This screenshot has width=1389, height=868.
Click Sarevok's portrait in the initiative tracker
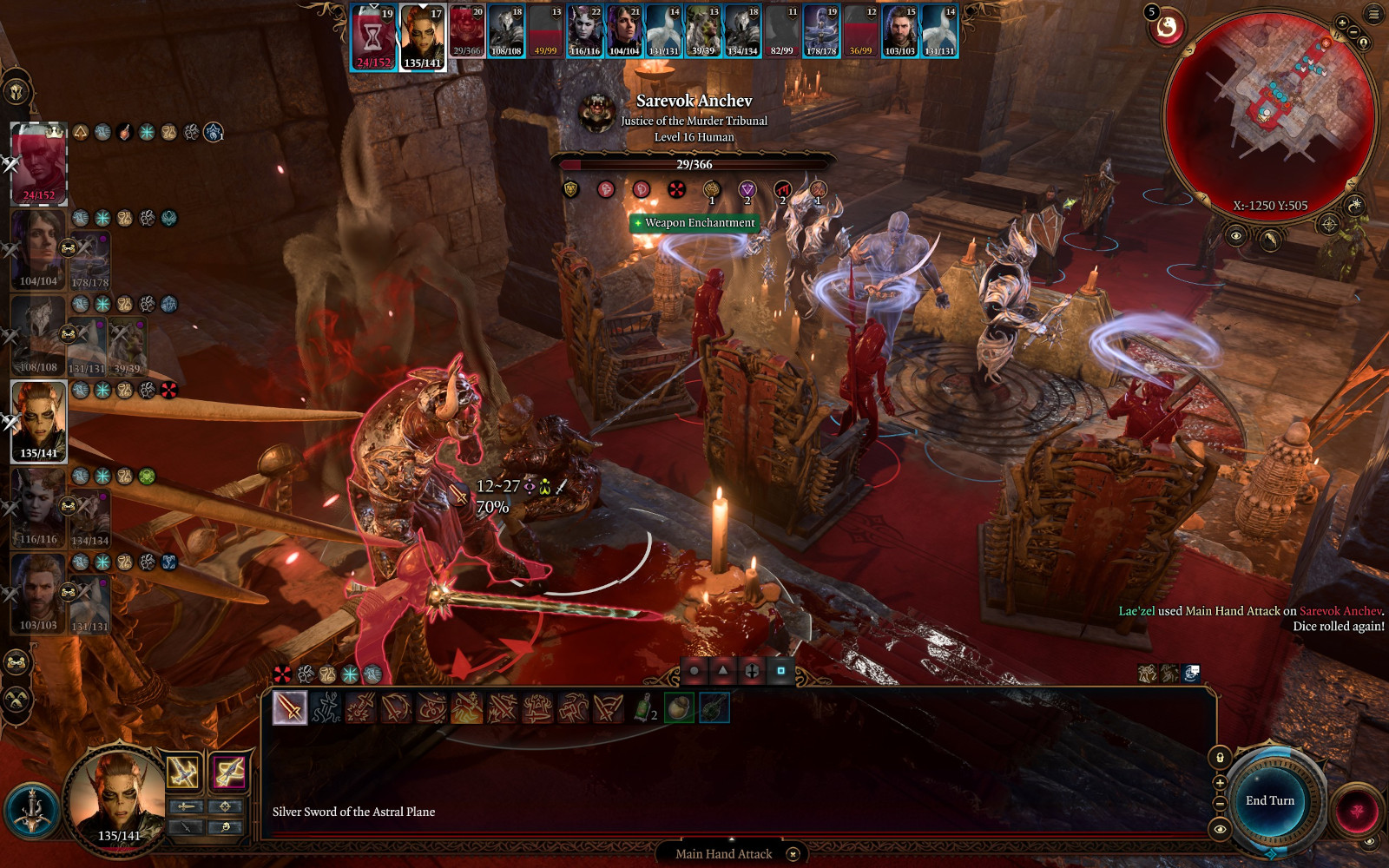click(x=467, y=32)
